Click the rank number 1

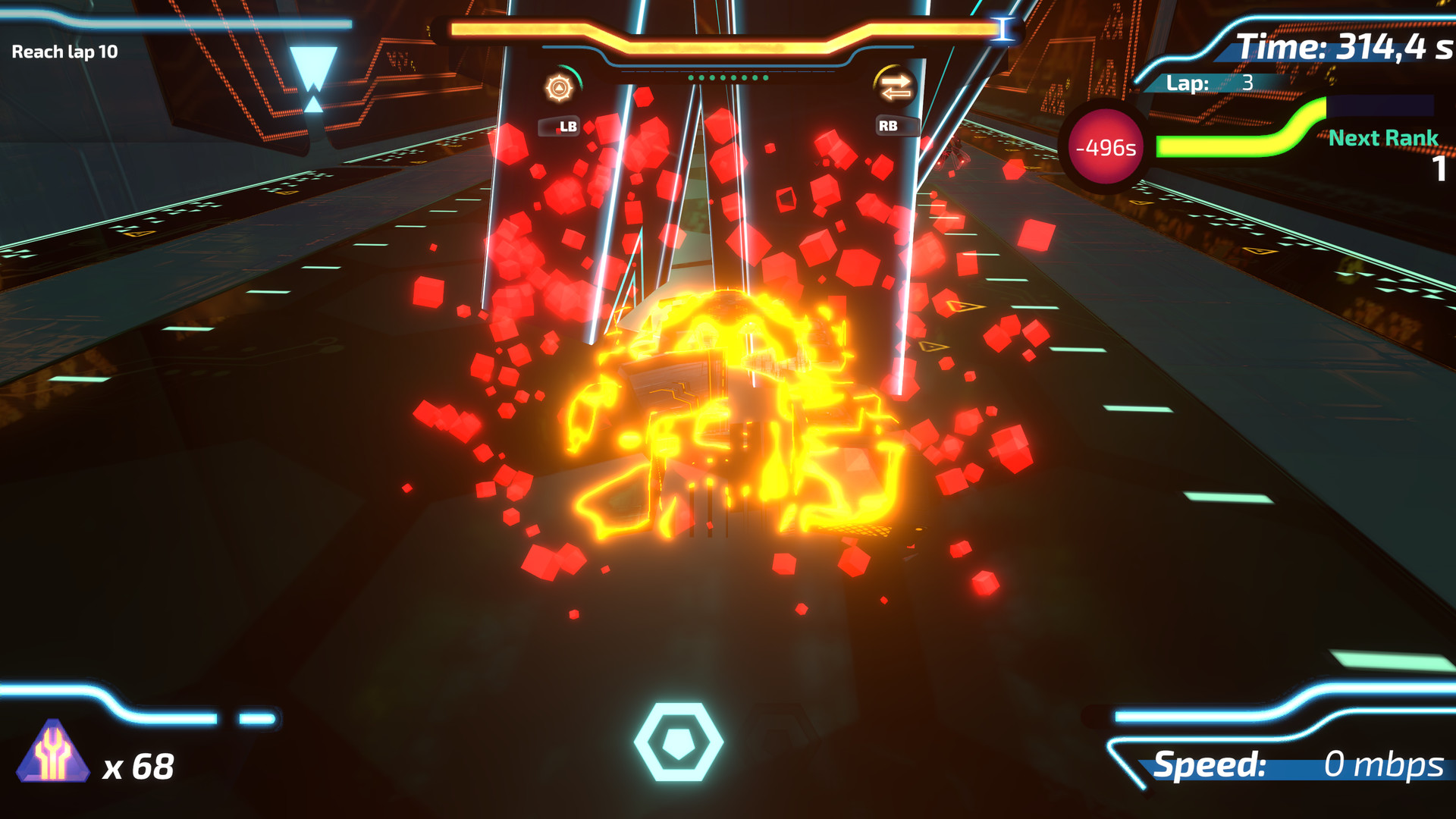[x=1439, y=170]
